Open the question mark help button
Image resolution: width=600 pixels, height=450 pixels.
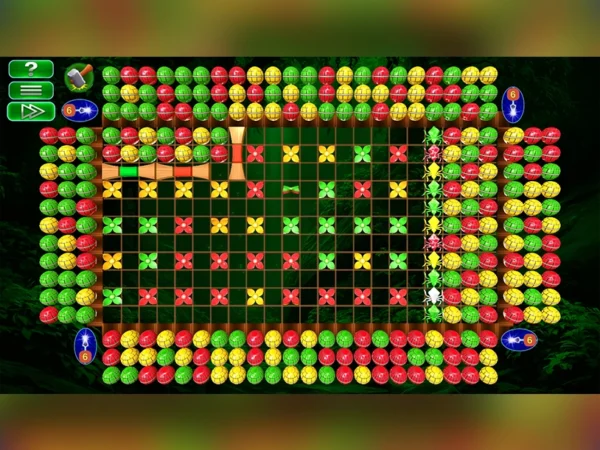(31, 69)
